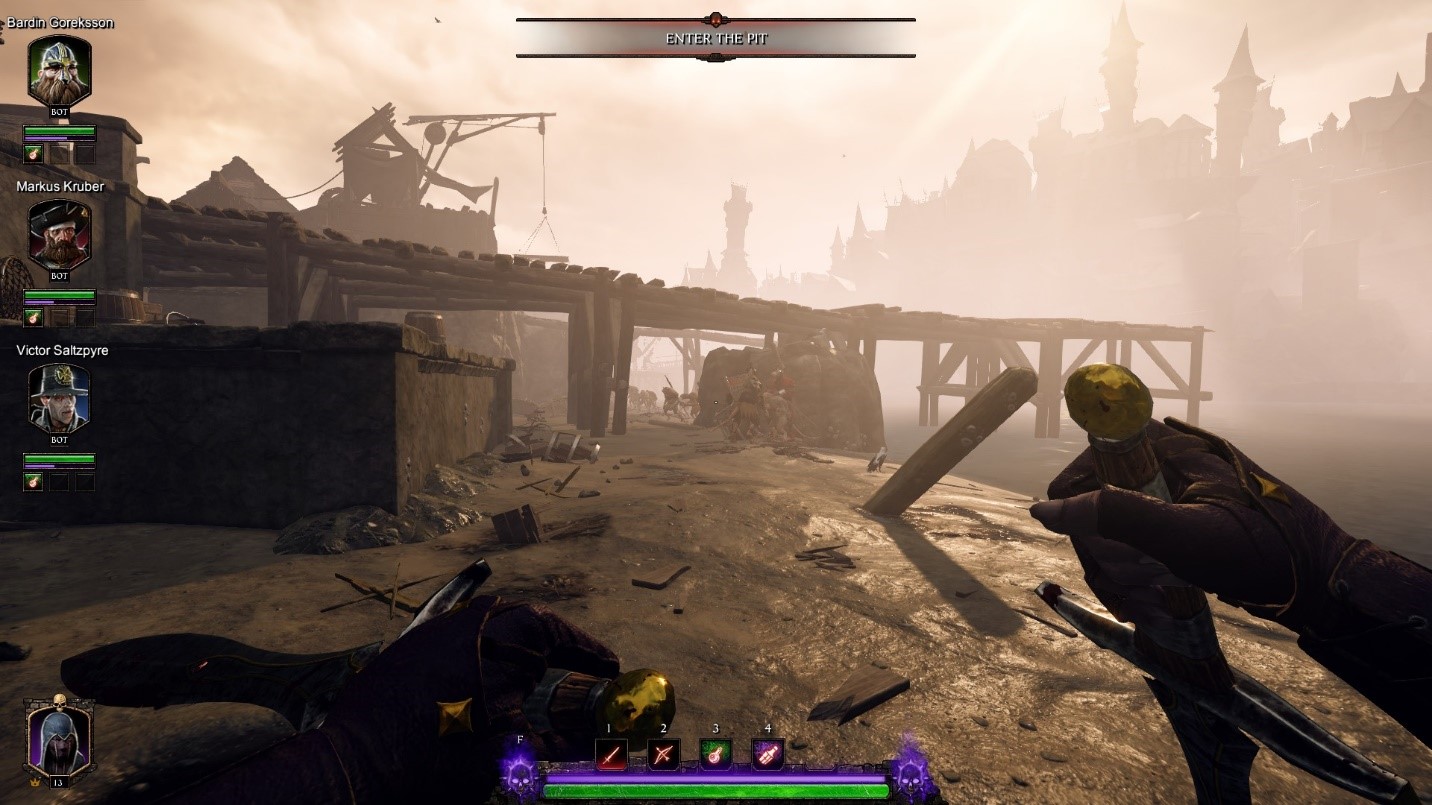This screenshot has height=805, width=1432.
Task: Click the hooded player portrait
Action: [x=58, y=740]
